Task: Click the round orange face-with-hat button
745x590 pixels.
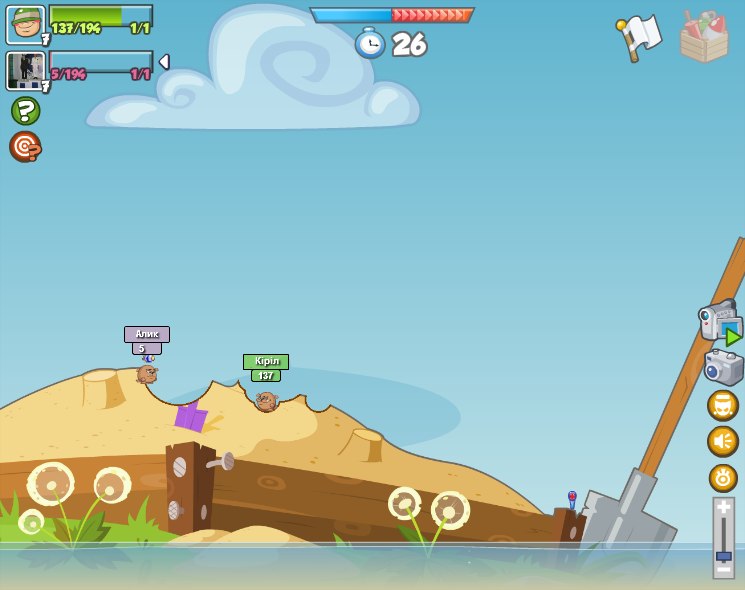Action: click(x=722, y=405)
